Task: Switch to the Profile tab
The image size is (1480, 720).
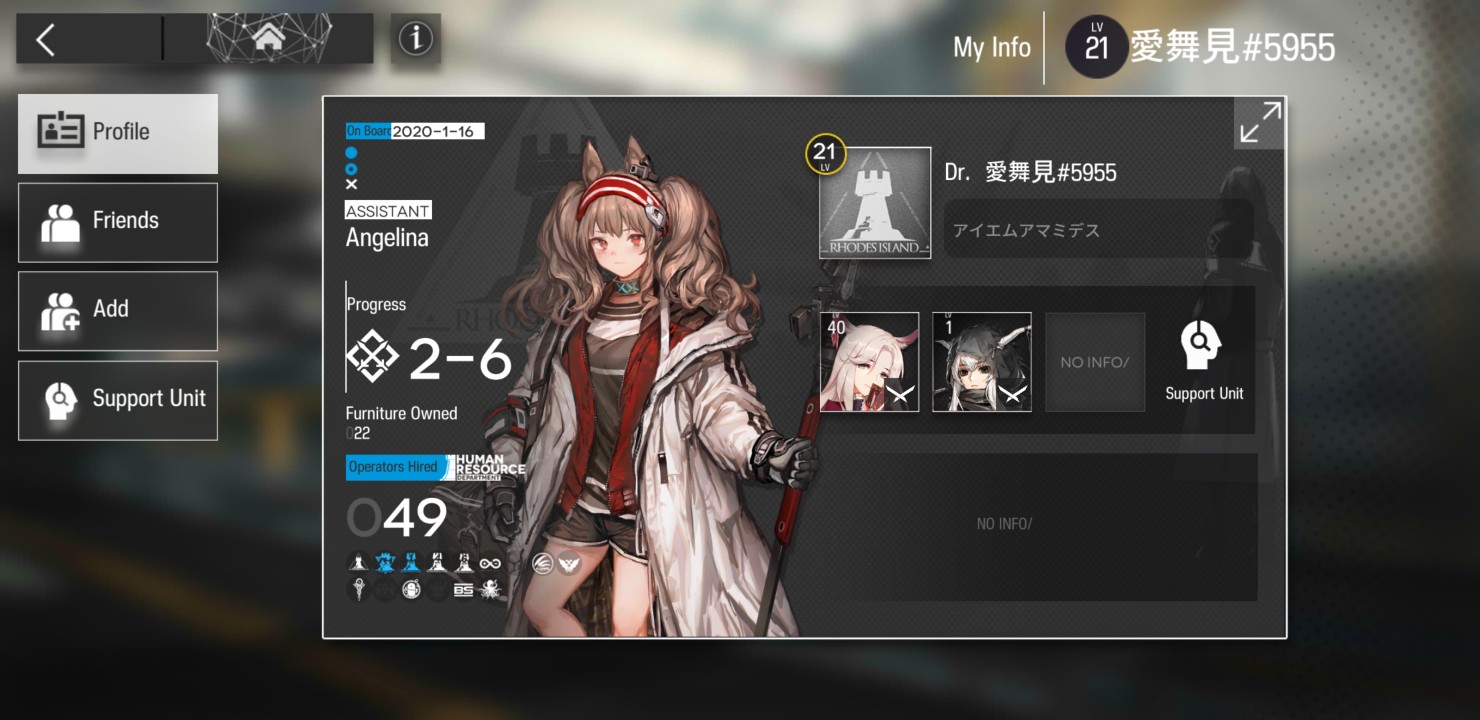Action: [118, 133]
